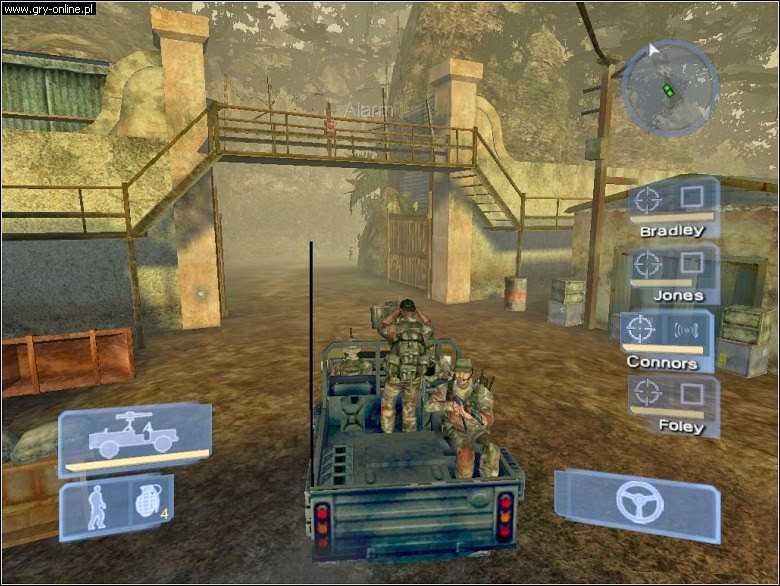This screenshot has height=586, width=780.
Task: Click the armed jeep vehicle icon
Action: (133, 438)
